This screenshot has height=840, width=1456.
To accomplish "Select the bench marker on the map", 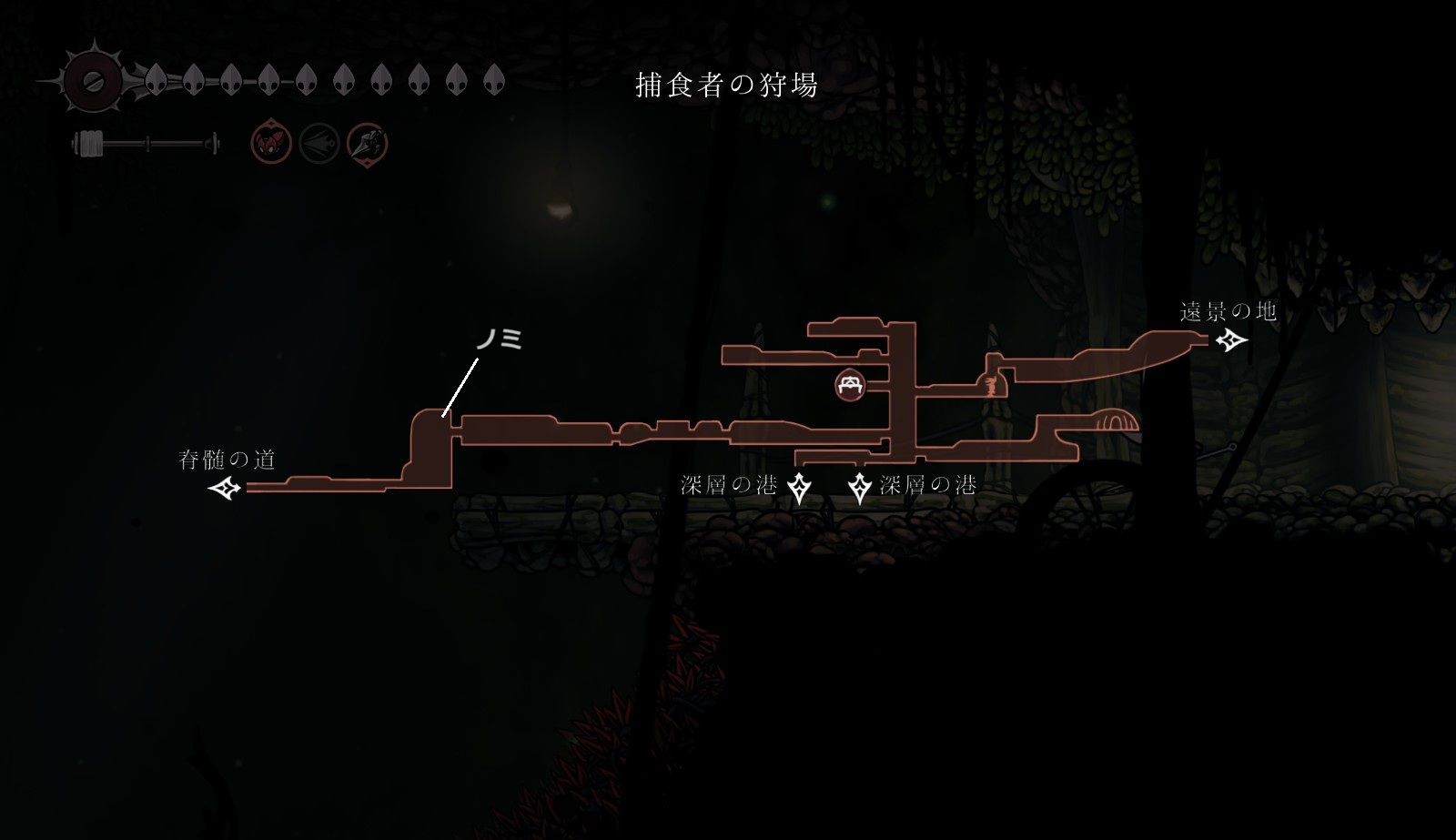I will pyautogui.click(x=850, y=384).
